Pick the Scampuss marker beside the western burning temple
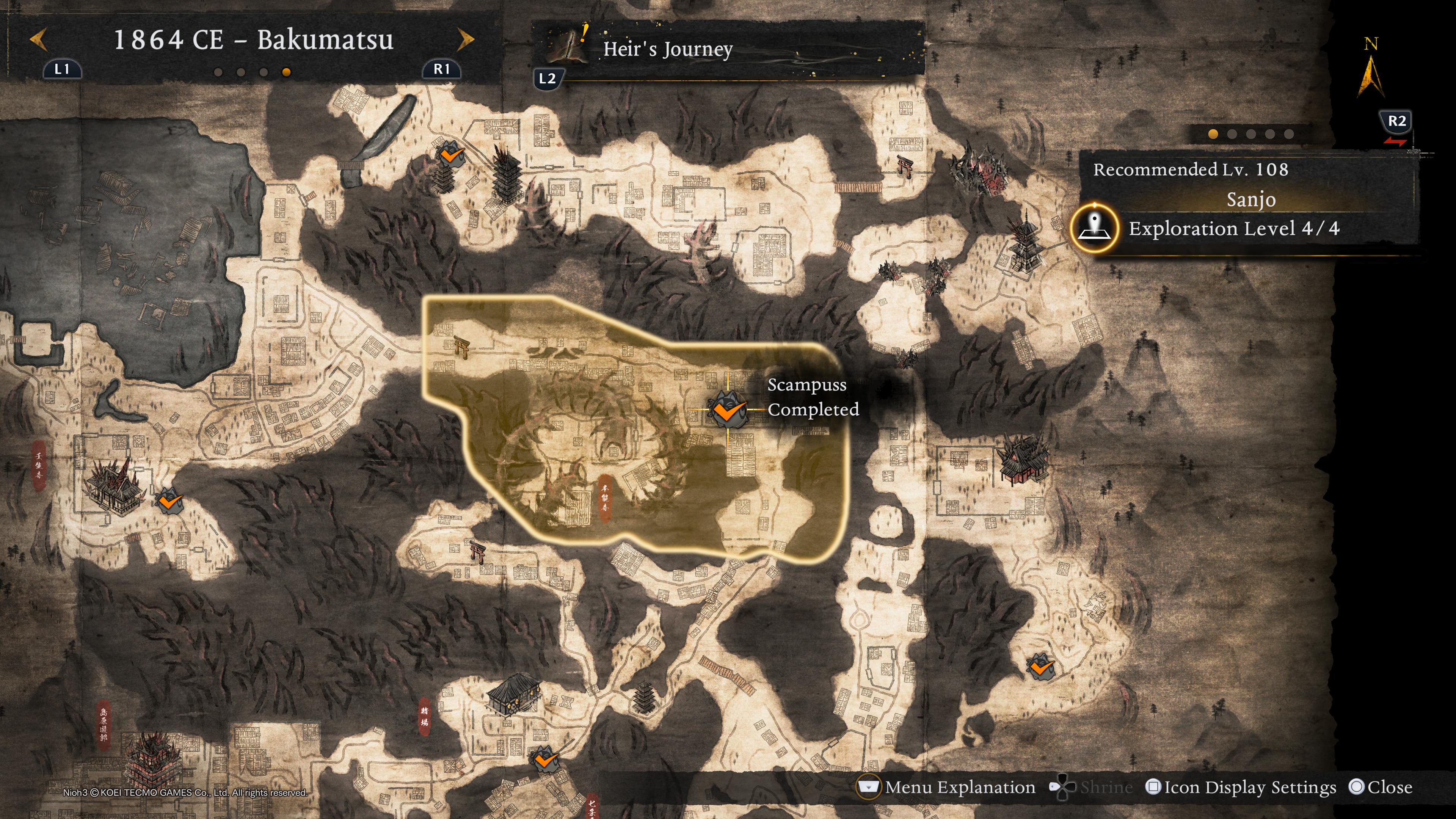Viewport: 1456px width, 819px height. pos(168,501)
